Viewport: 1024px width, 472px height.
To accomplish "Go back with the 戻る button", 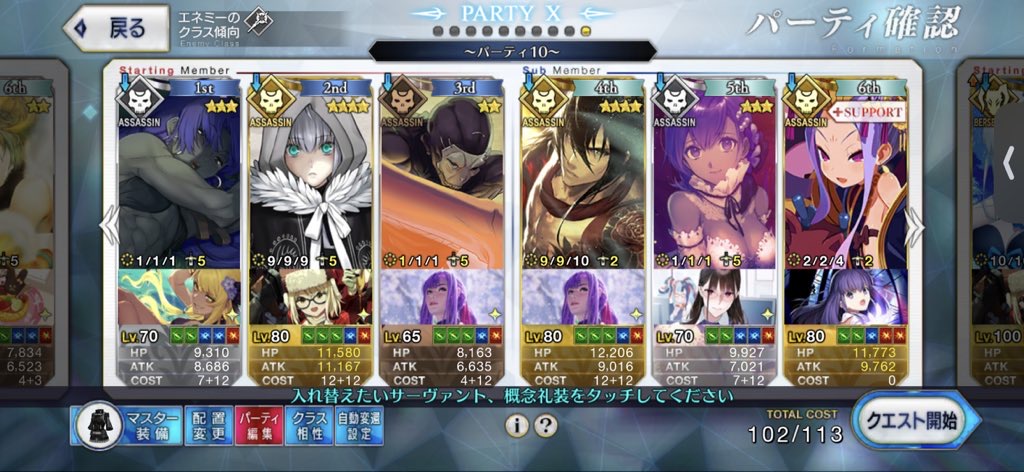I will pyautogui.click(x=114, y=28).
